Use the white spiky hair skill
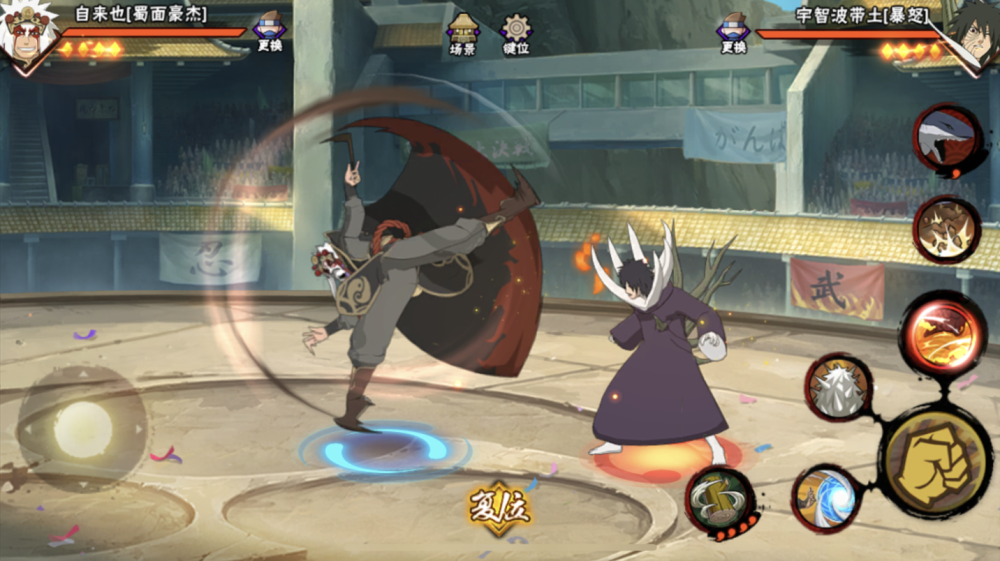 [838, 386]
